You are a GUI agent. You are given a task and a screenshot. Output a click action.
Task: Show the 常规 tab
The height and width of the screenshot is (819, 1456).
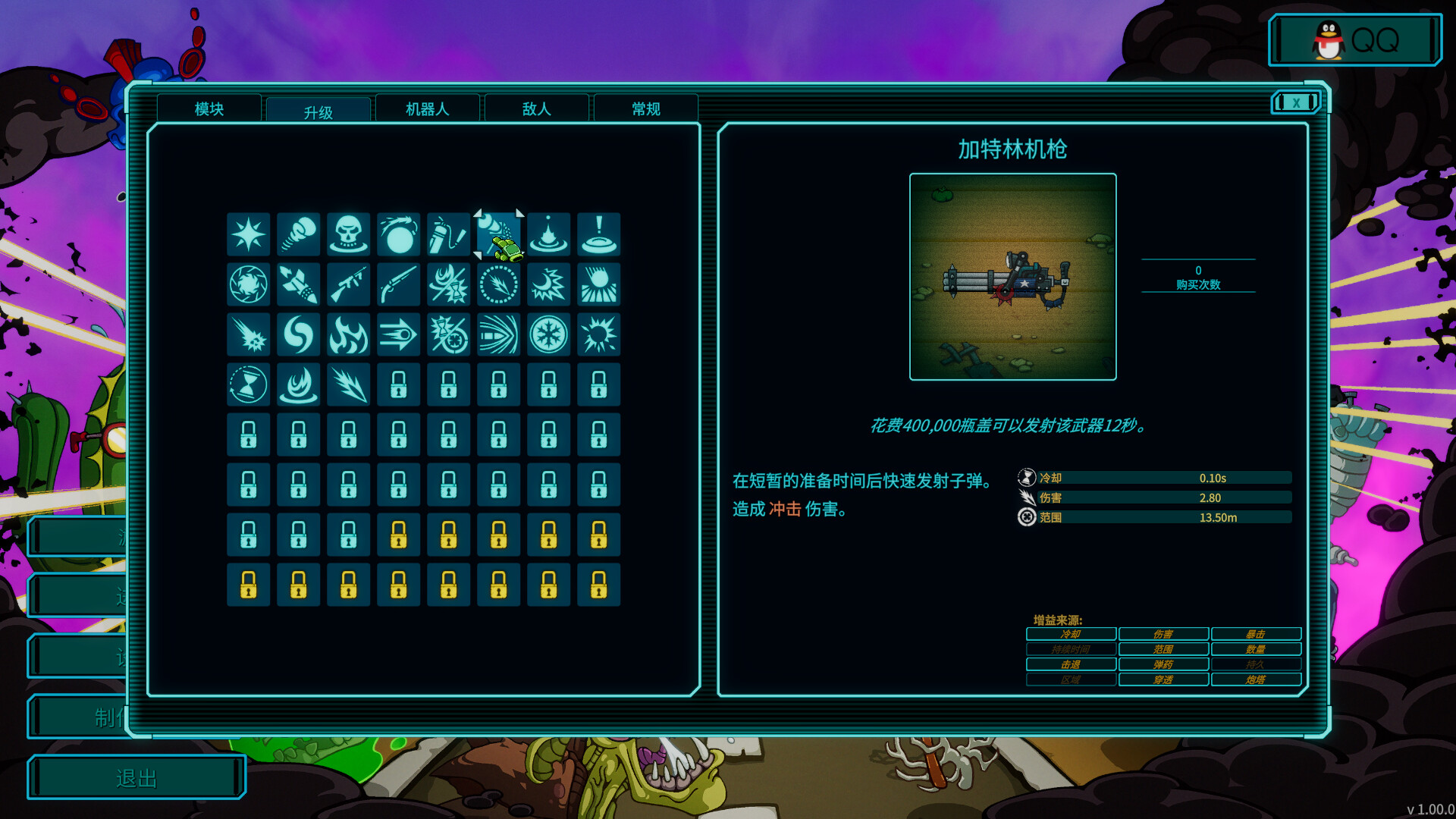pos(645,109)
